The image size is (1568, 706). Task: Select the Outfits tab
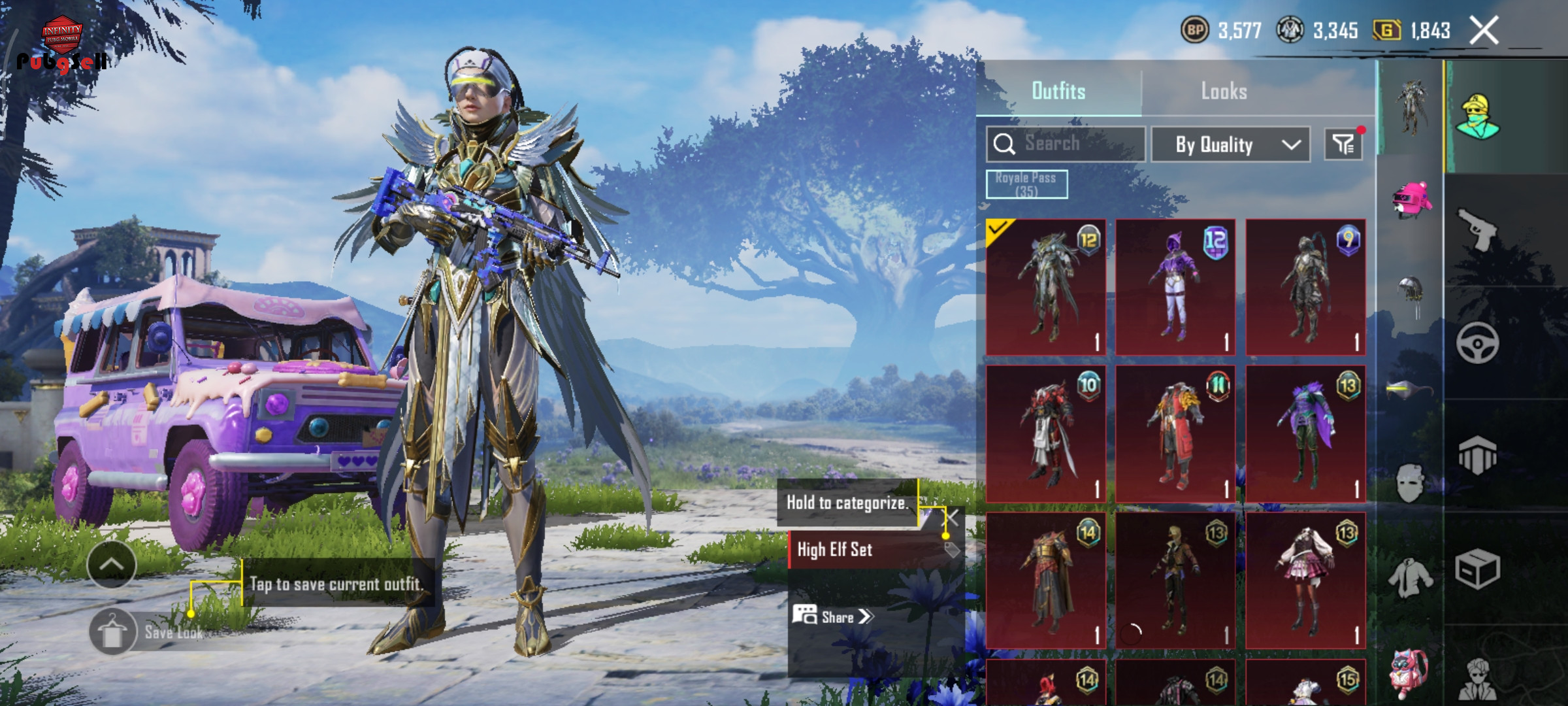pos(1058,91)
